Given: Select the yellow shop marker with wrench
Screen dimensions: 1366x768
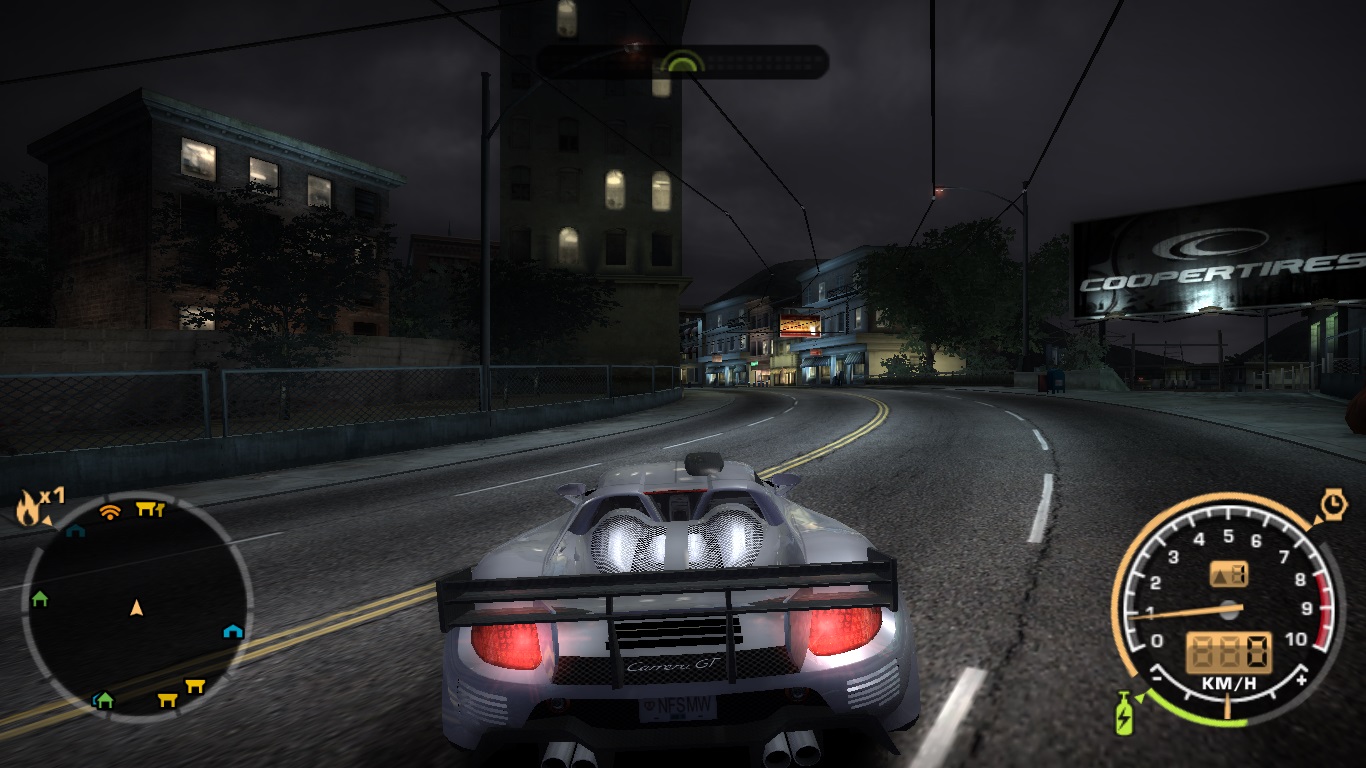Looking at the screenshot, I should 150,510.
